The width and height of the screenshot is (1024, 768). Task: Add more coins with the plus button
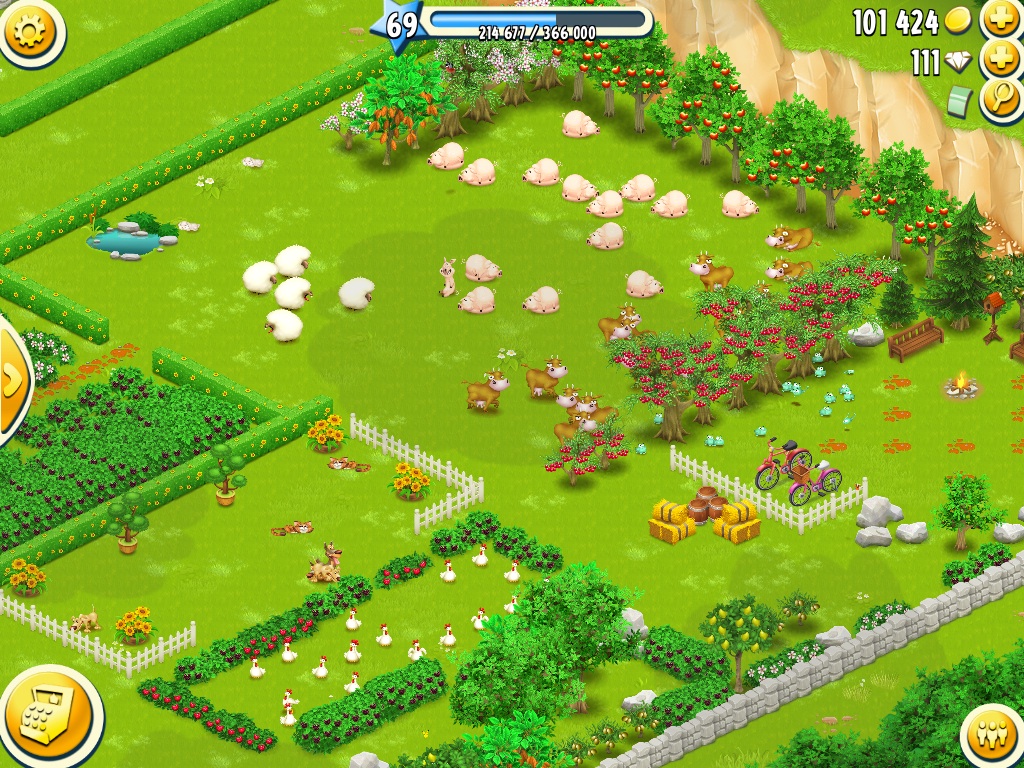tap(999, 19)
